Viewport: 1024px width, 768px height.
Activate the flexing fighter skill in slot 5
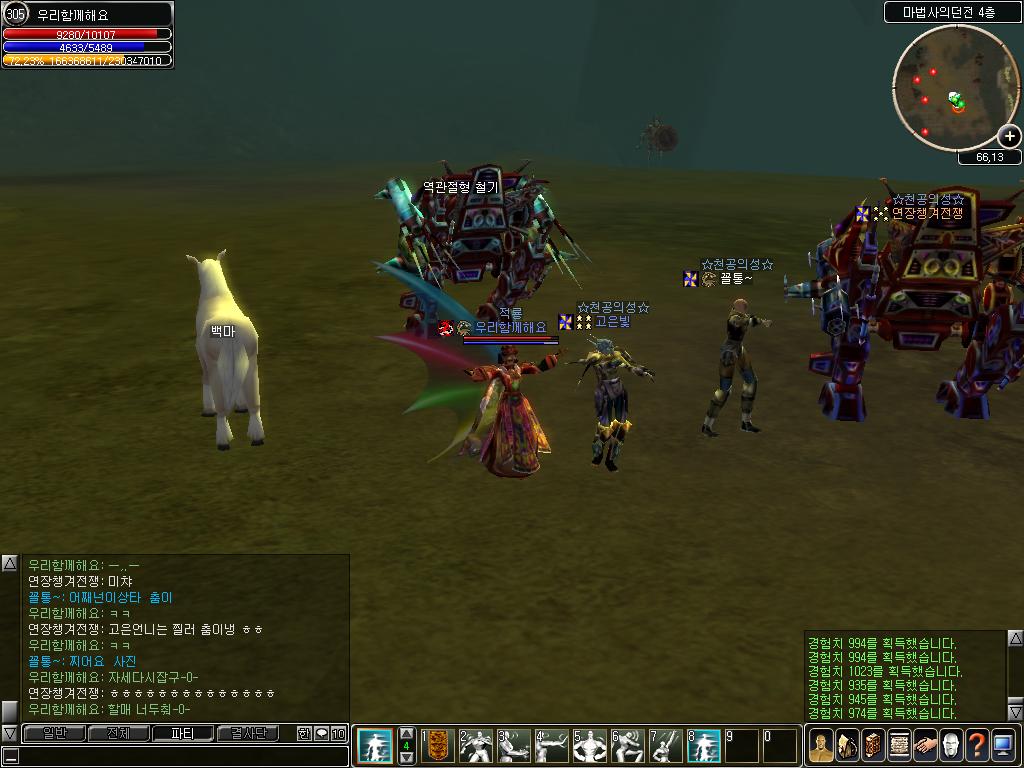[590, 745]
